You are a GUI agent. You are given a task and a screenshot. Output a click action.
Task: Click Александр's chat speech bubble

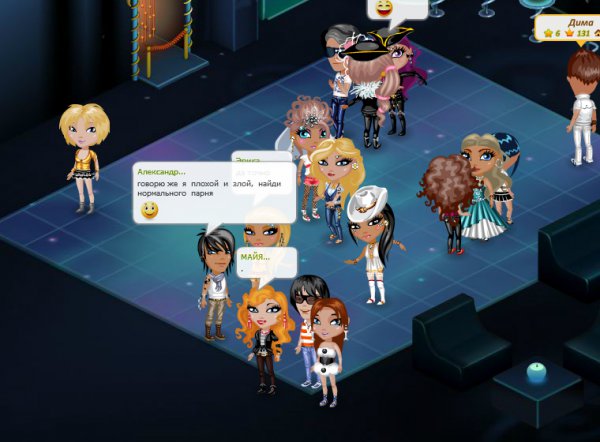(213, 191)
